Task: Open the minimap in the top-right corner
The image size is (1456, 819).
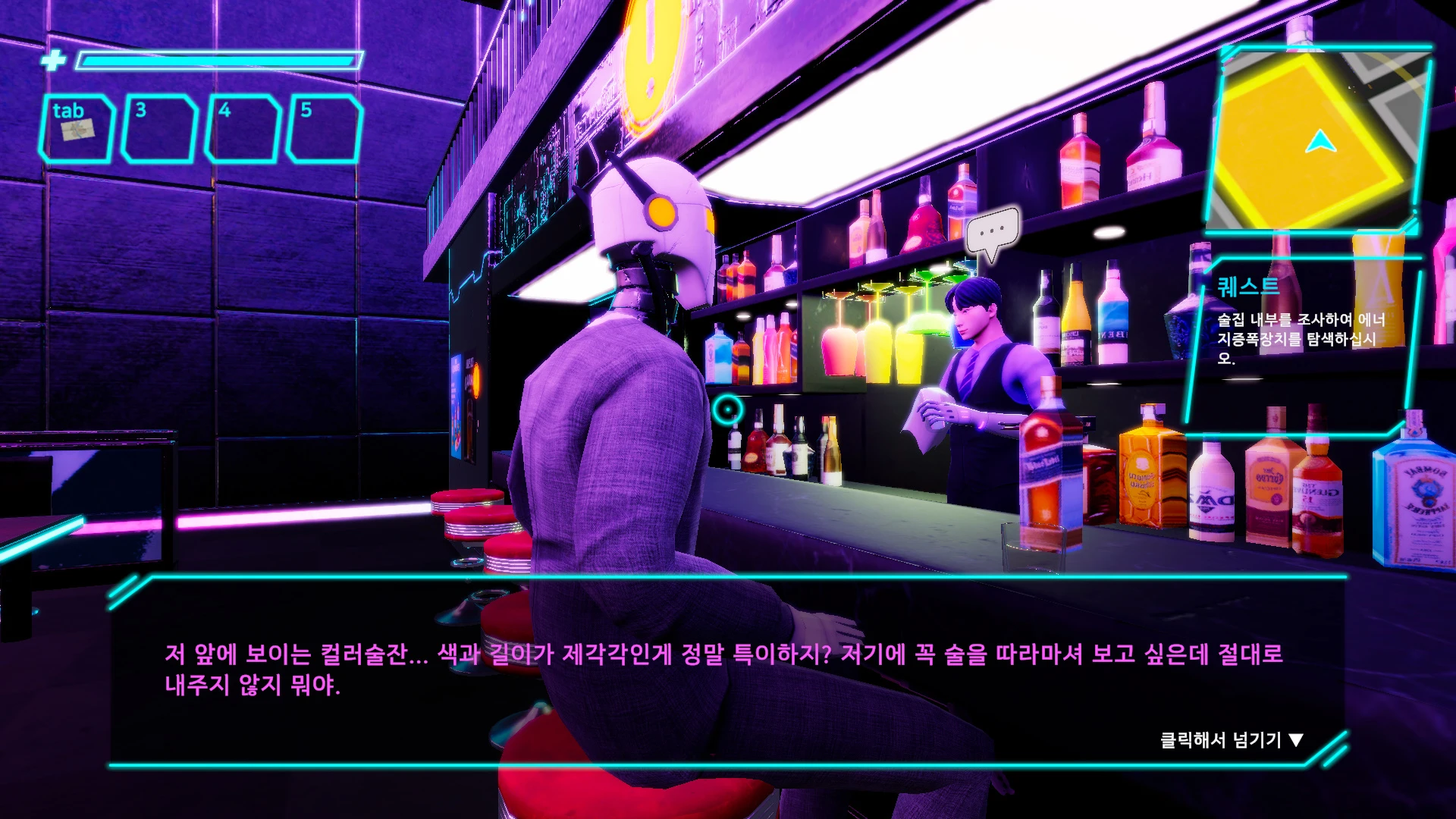Action: tap(1321, 136)
